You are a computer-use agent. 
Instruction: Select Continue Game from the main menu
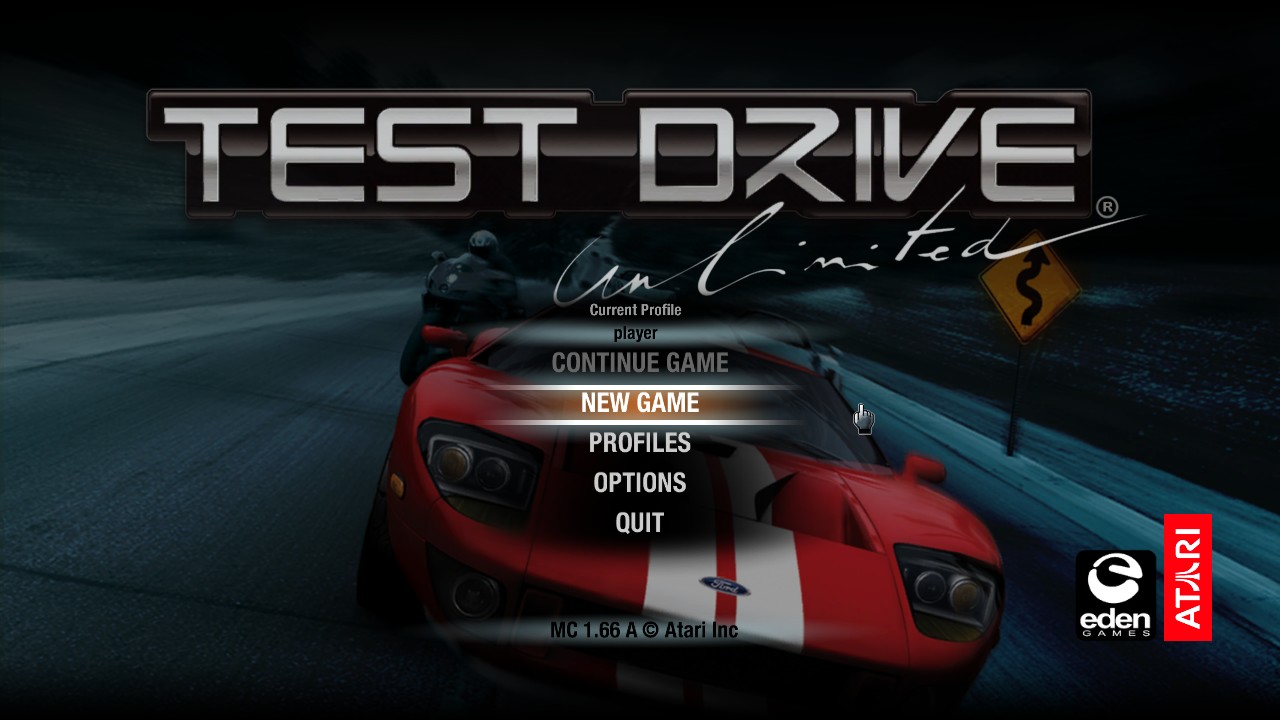[x=640, y=362]
